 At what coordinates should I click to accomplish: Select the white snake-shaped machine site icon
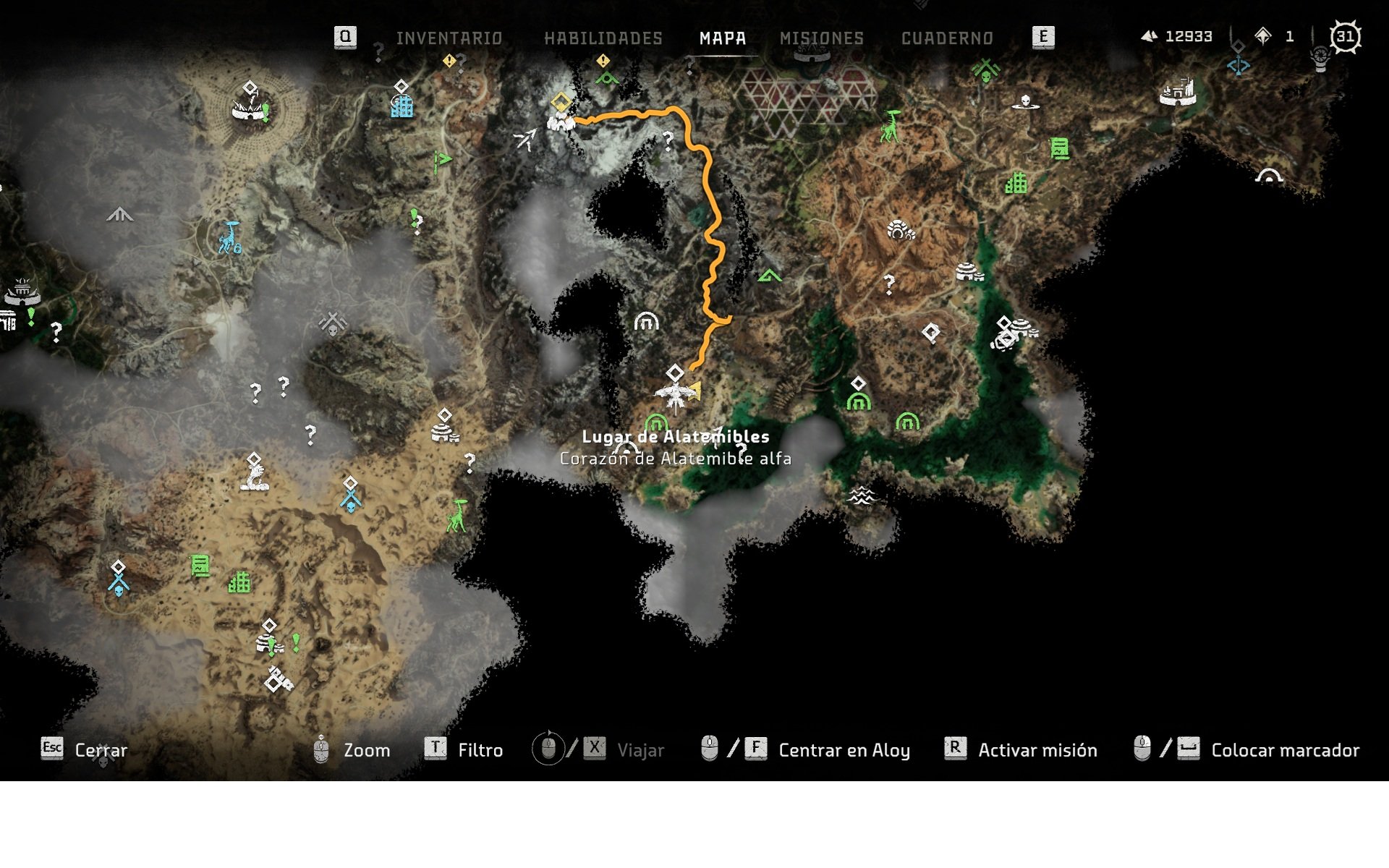tap(255, 477)
